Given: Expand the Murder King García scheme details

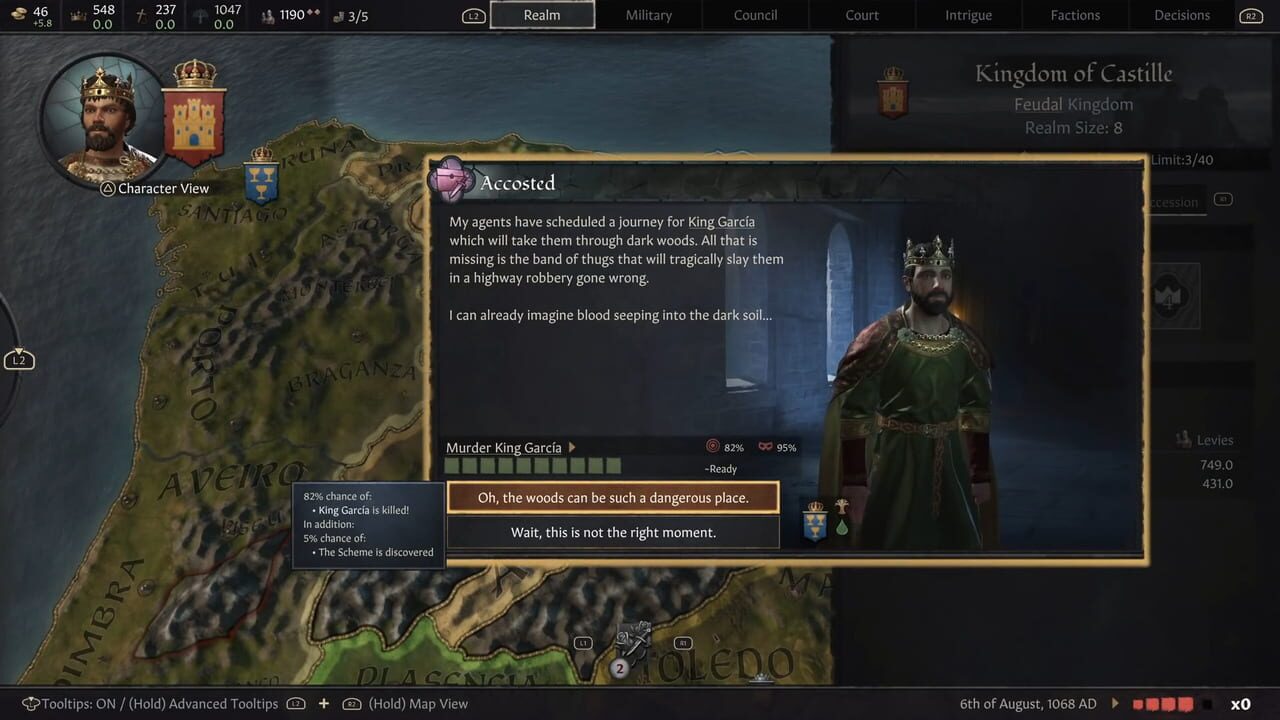Looking at the screenshot, I should pyautogui.click(x=572, y=447).
